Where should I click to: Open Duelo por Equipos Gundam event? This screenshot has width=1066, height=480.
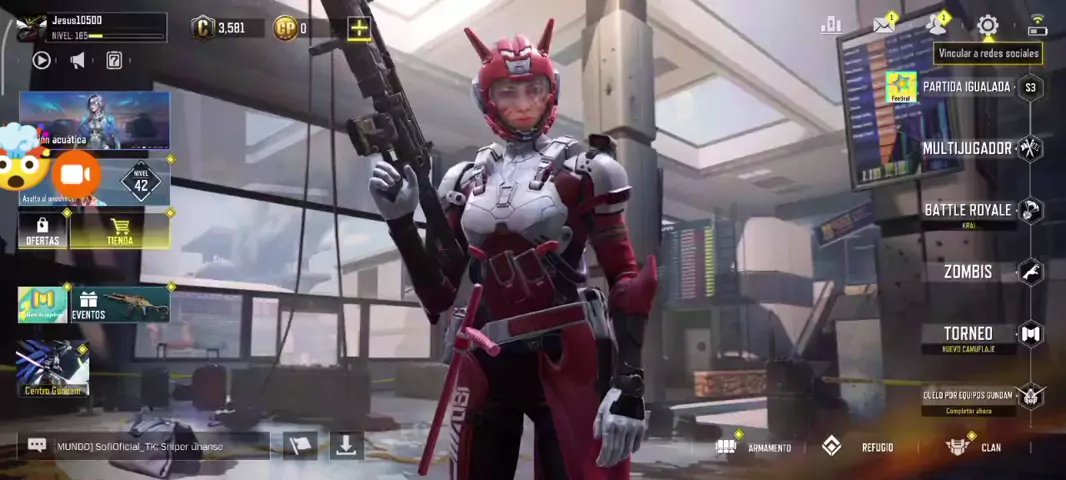968,396
